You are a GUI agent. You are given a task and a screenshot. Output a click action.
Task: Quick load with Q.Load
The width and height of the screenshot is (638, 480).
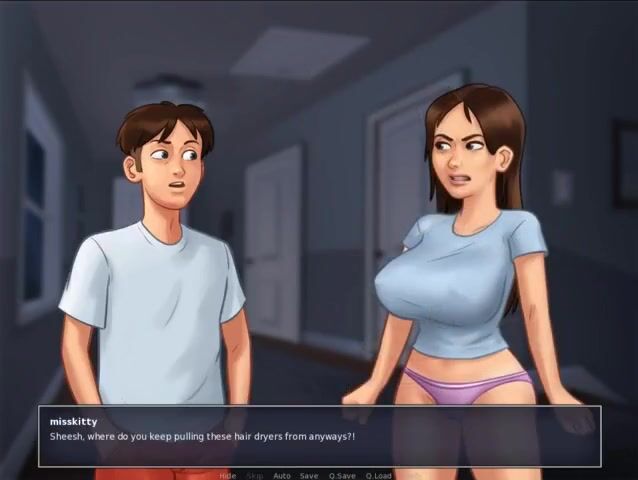click(x=379, y=475)
